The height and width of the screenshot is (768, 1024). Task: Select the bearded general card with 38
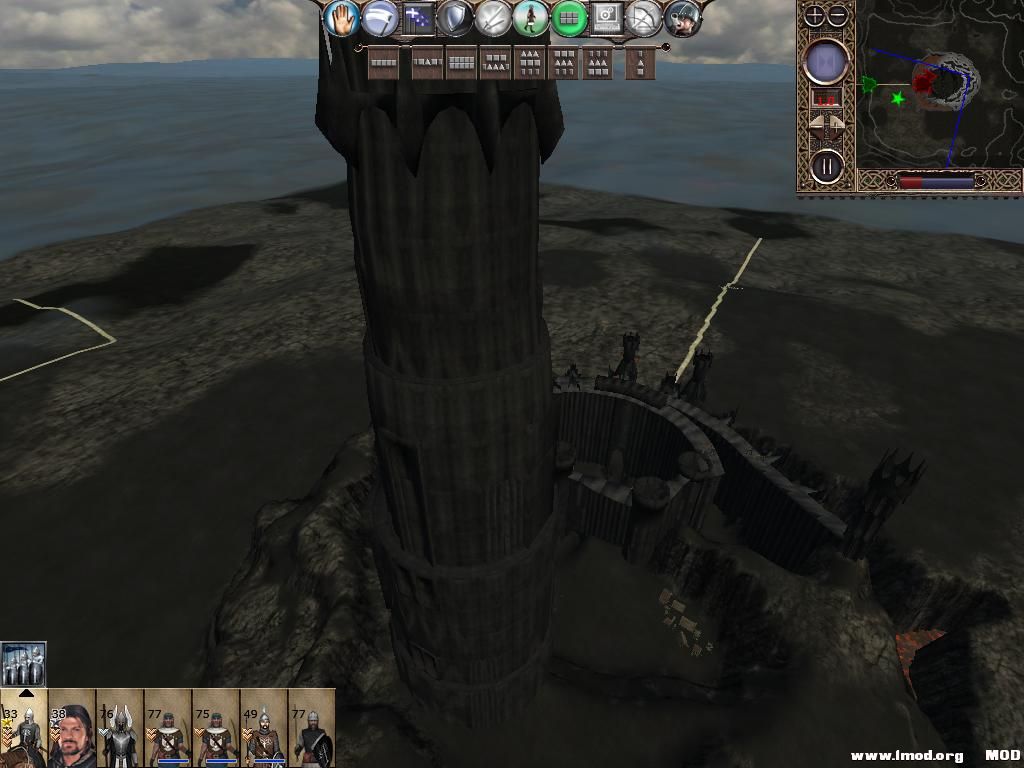click(72, 728)
